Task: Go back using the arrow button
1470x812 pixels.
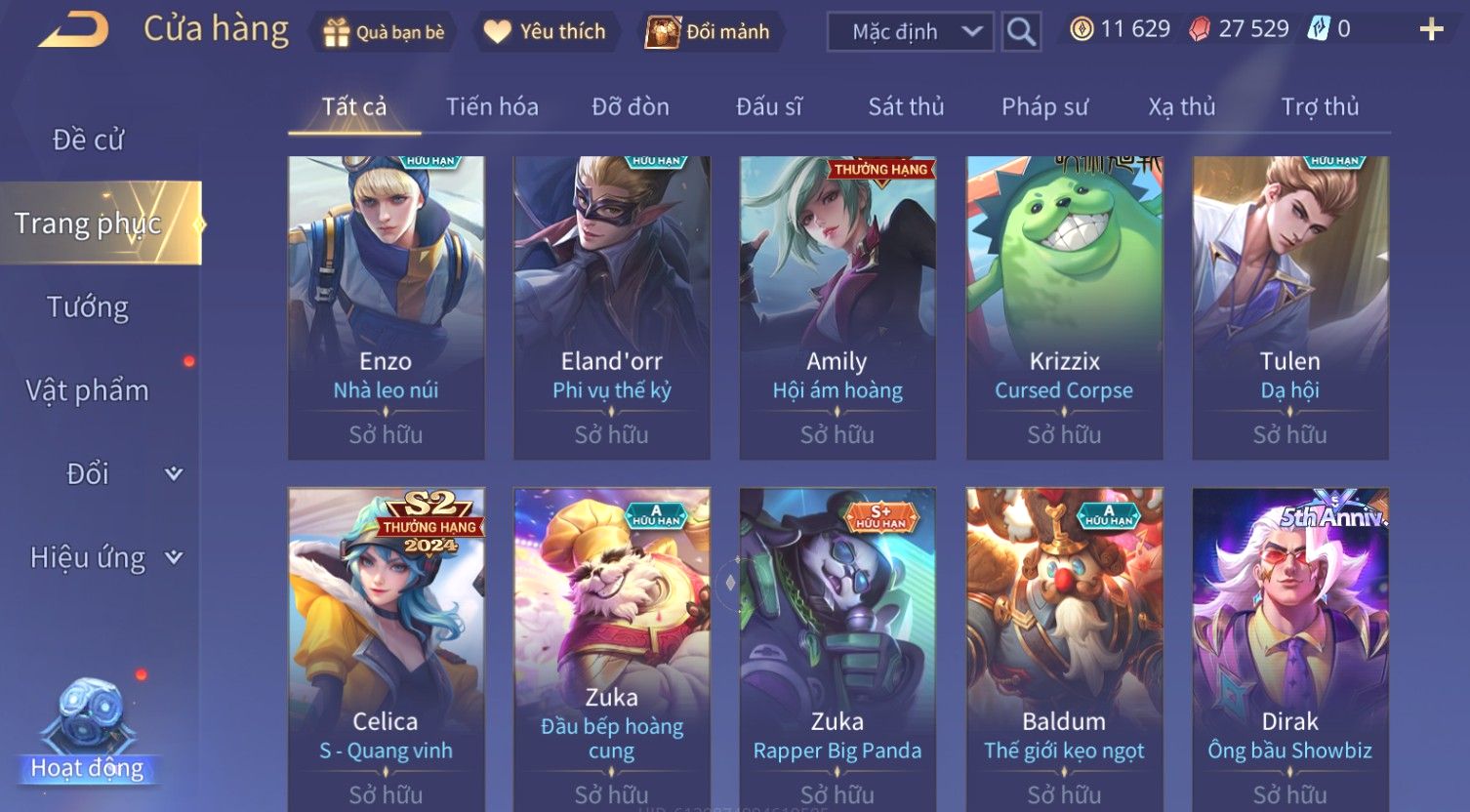Action: point(73,30)
